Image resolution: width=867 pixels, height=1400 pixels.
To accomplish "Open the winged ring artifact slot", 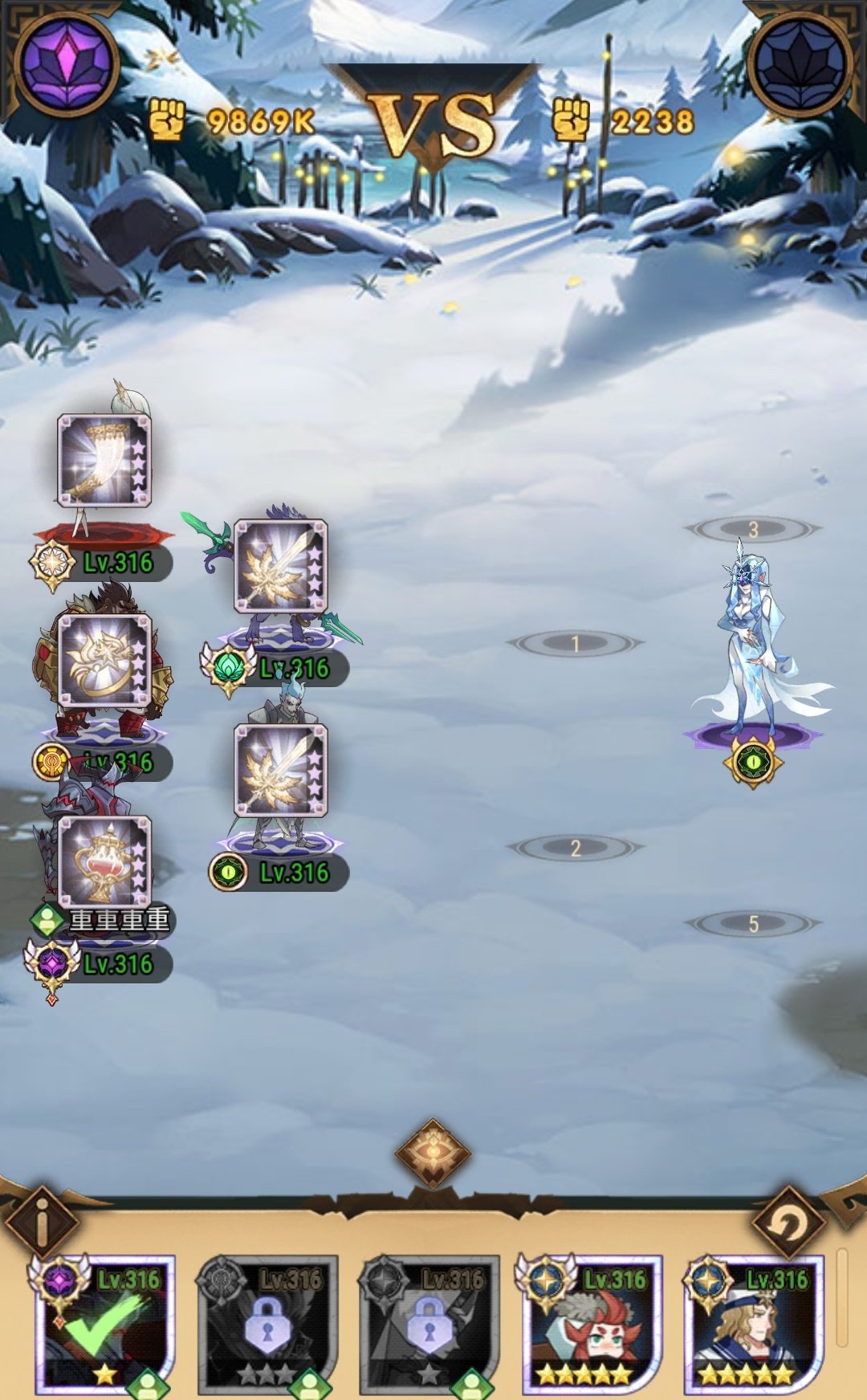I will (x=104, y=660).
